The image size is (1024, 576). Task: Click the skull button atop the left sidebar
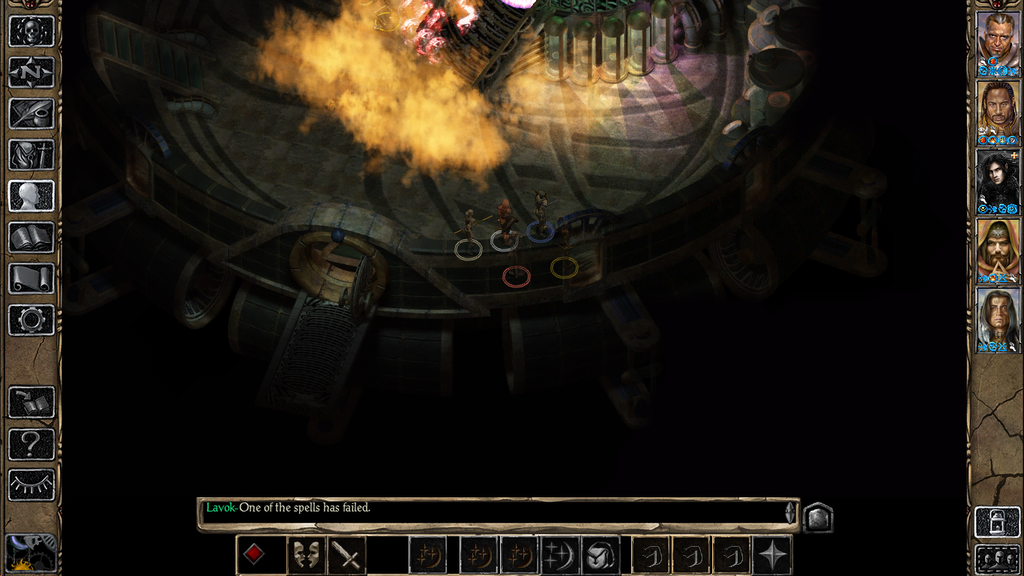tap(31, 31)
